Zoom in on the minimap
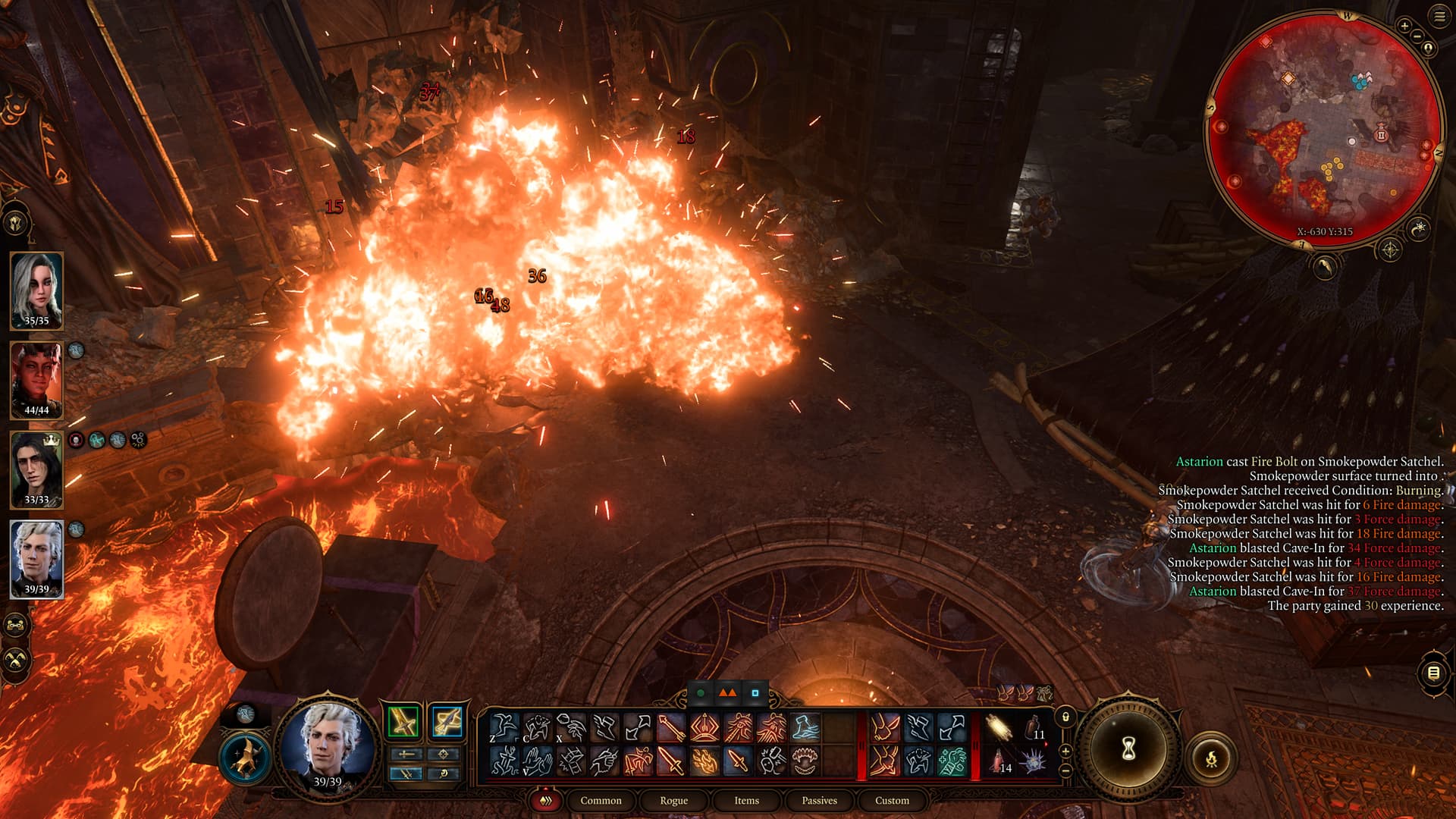 click(1404, 26)
